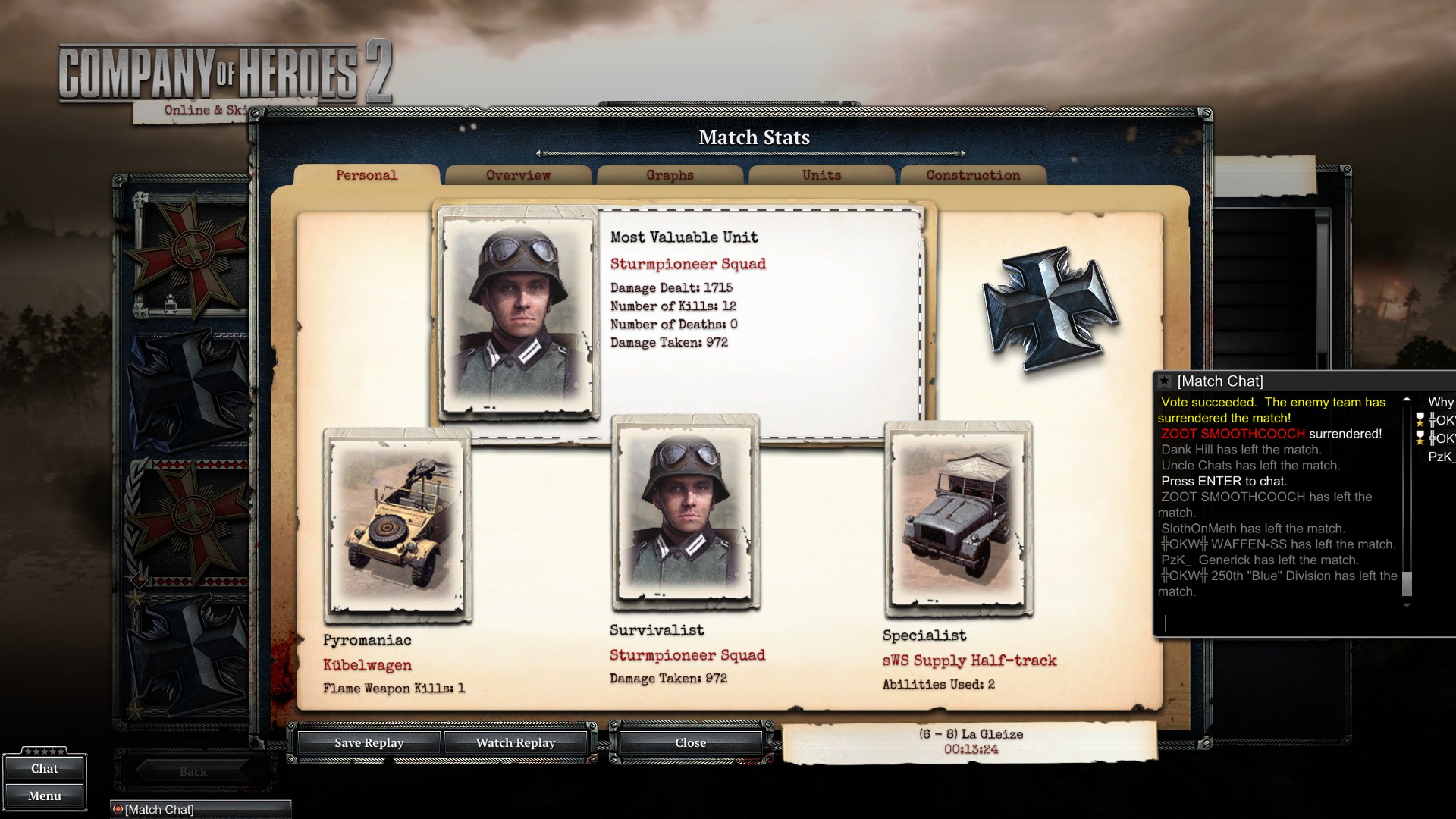Open the Menu button
This screenshot has height=819, width=1456.
click(44, 795)
